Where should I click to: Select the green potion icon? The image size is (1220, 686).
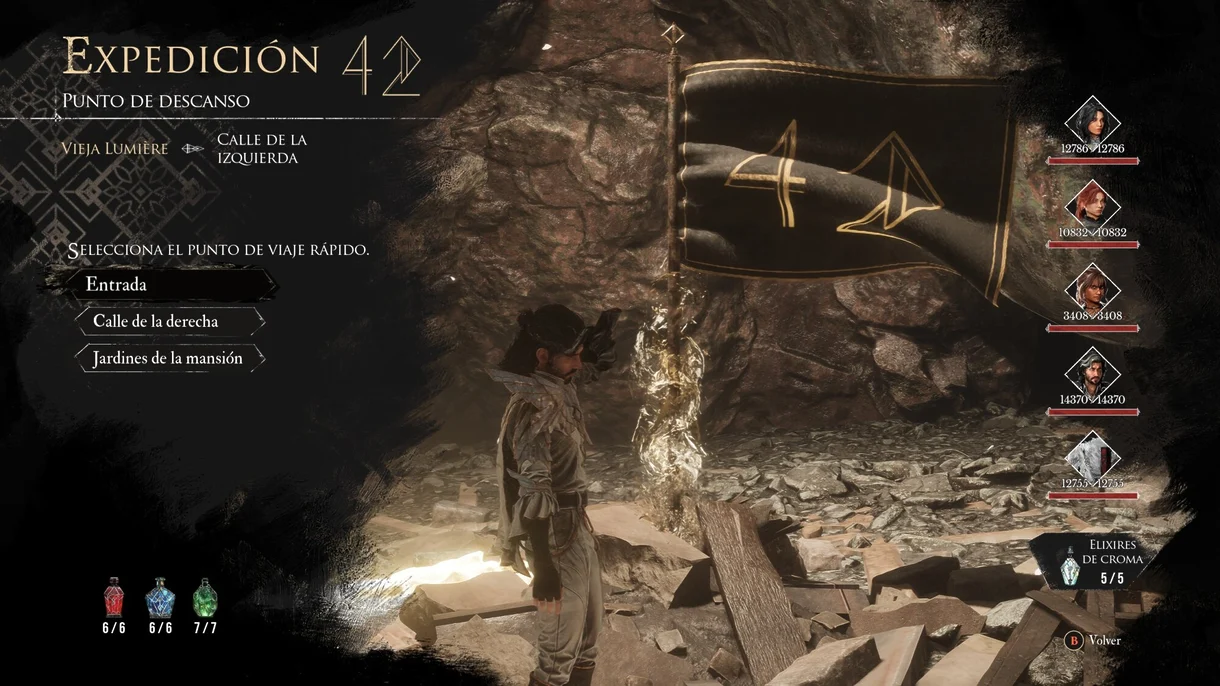pos(204,597)
